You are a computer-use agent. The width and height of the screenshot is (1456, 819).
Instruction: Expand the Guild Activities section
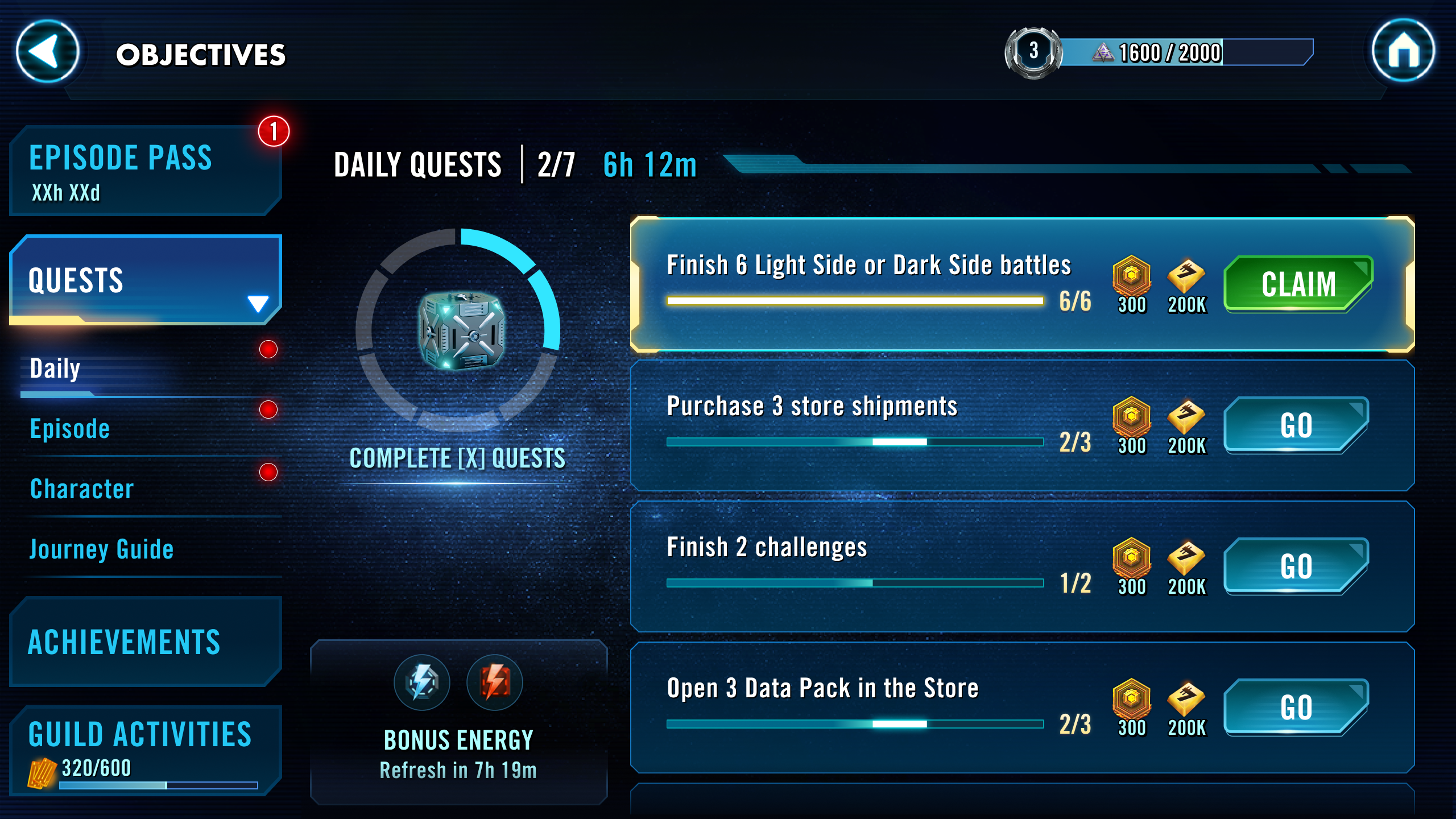(139, 734)
